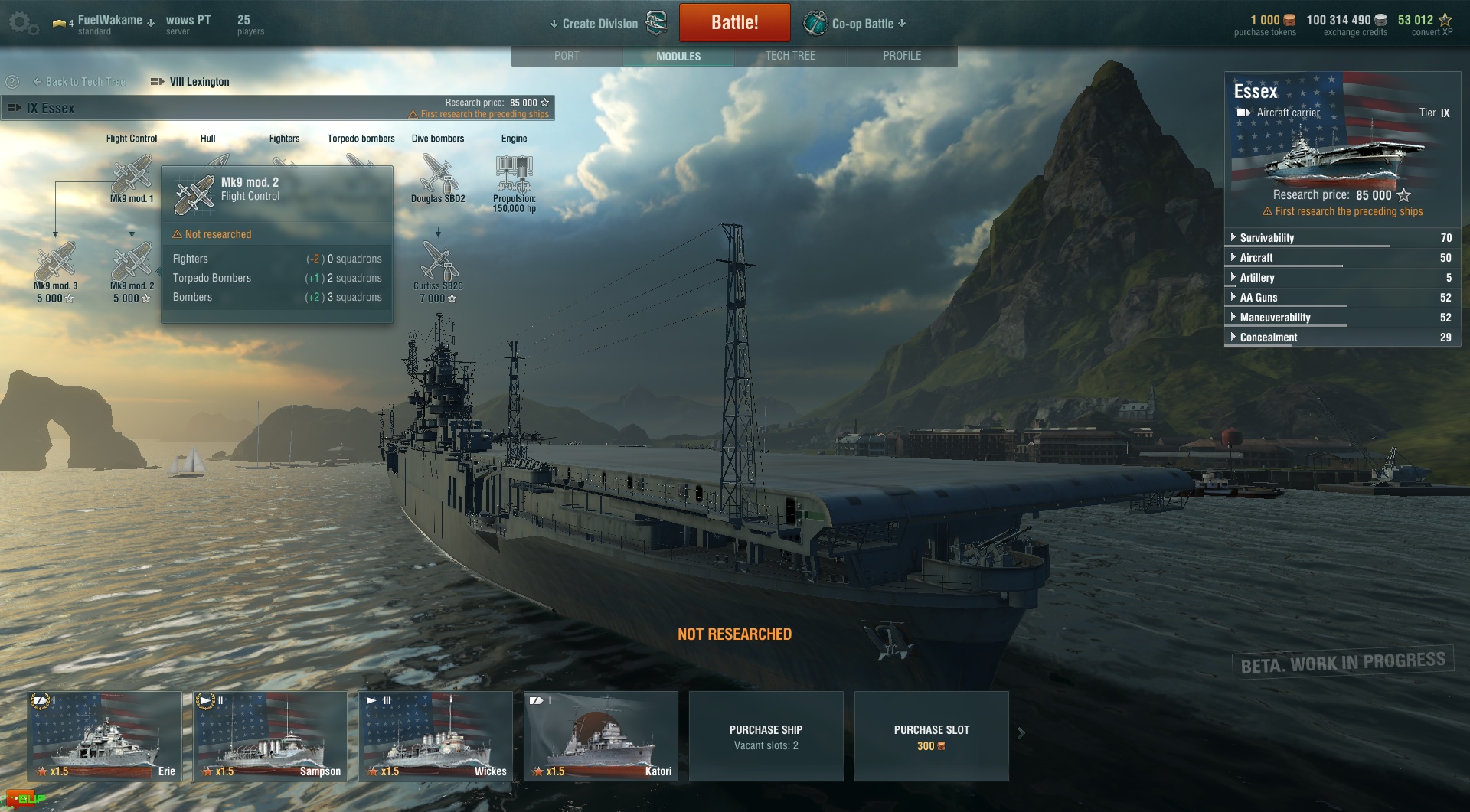Viewport: 1470px width, 812px height.
Task: Create a Division
Action: click(599, 24)
